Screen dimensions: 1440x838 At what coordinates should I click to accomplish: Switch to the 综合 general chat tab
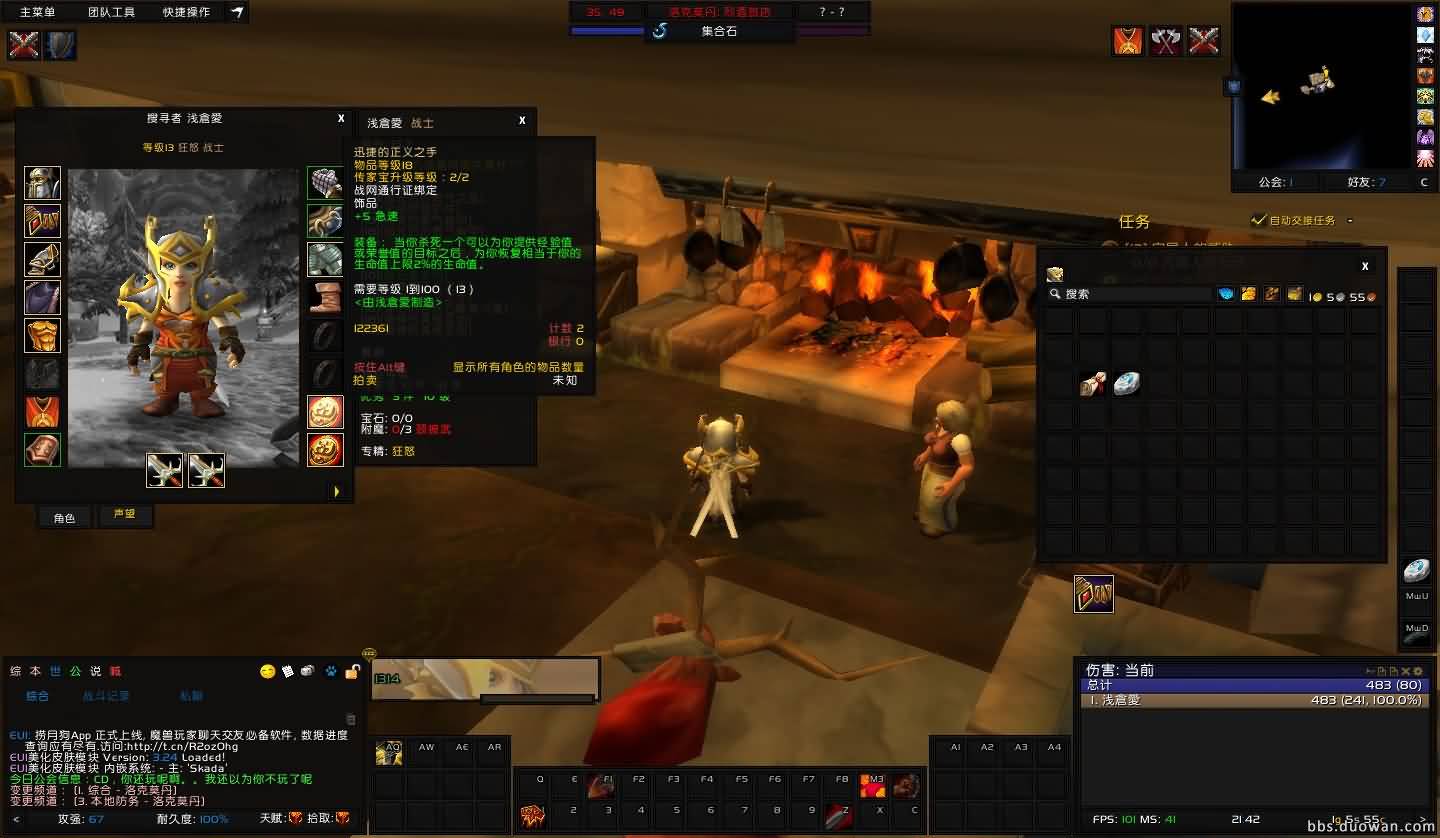(x=37, y=695)
